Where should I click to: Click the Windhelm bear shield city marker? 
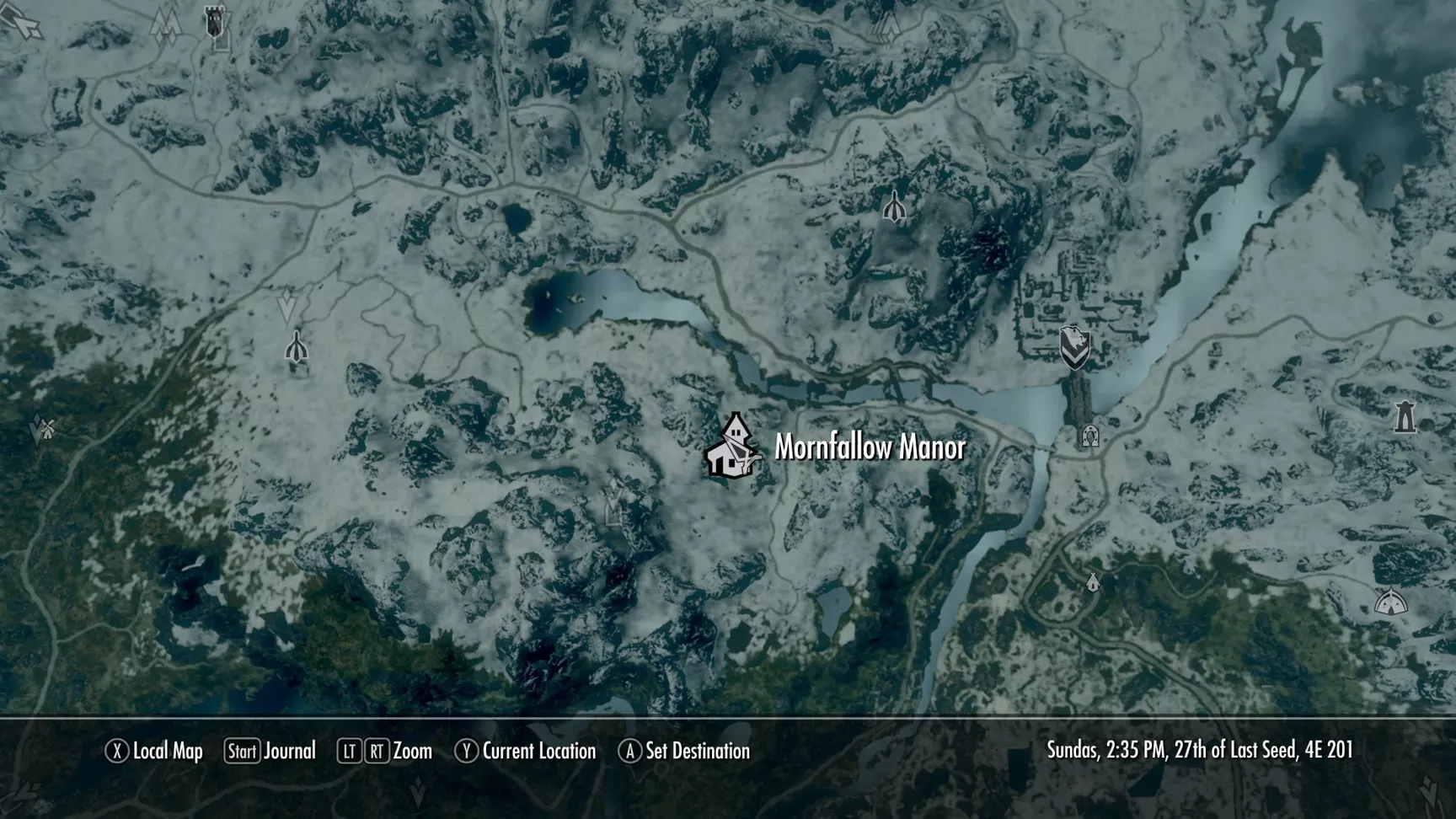tap(1074, 347)
